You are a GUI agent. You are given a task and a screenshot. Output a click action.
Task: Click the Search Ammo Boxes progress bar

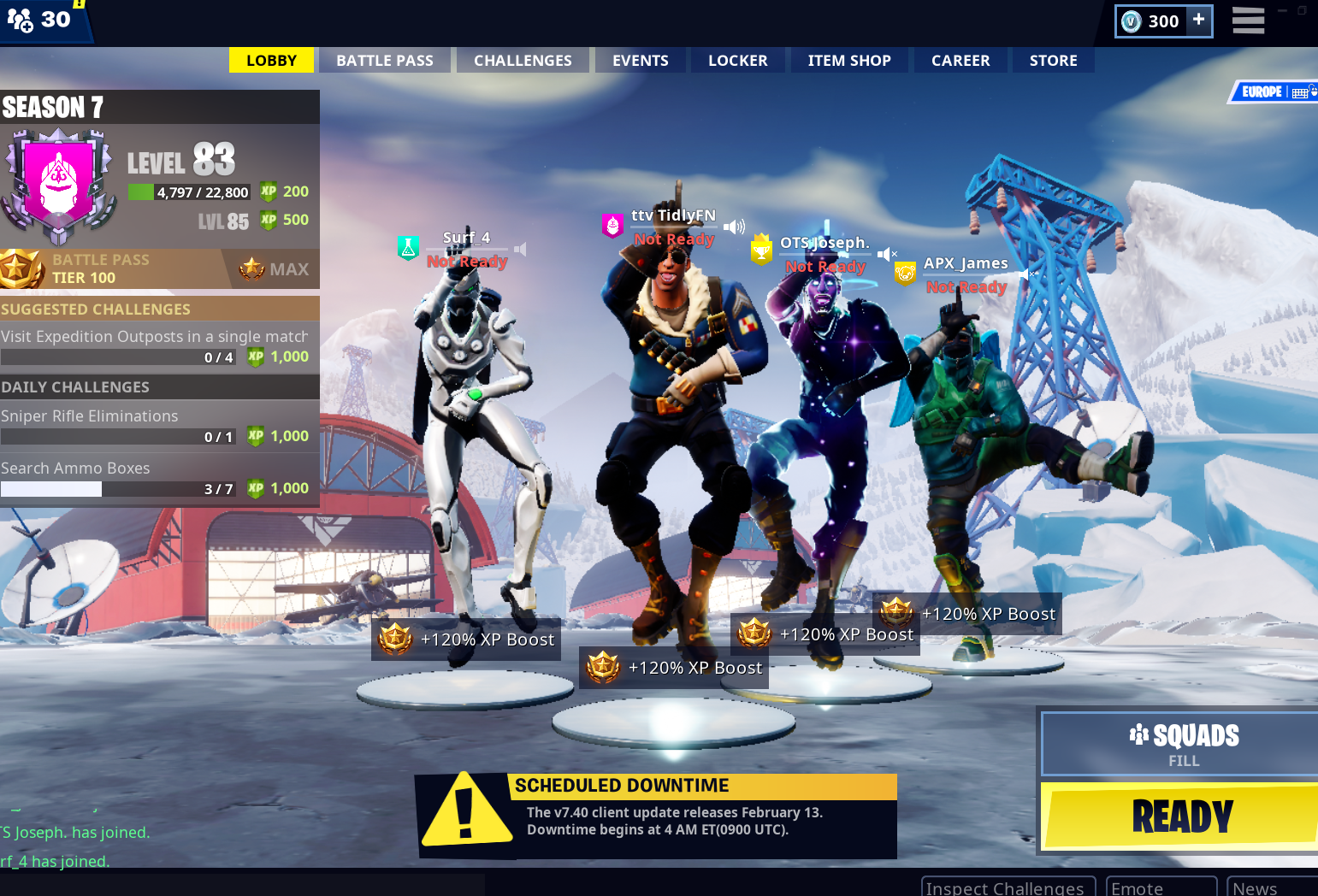(117, 488)
